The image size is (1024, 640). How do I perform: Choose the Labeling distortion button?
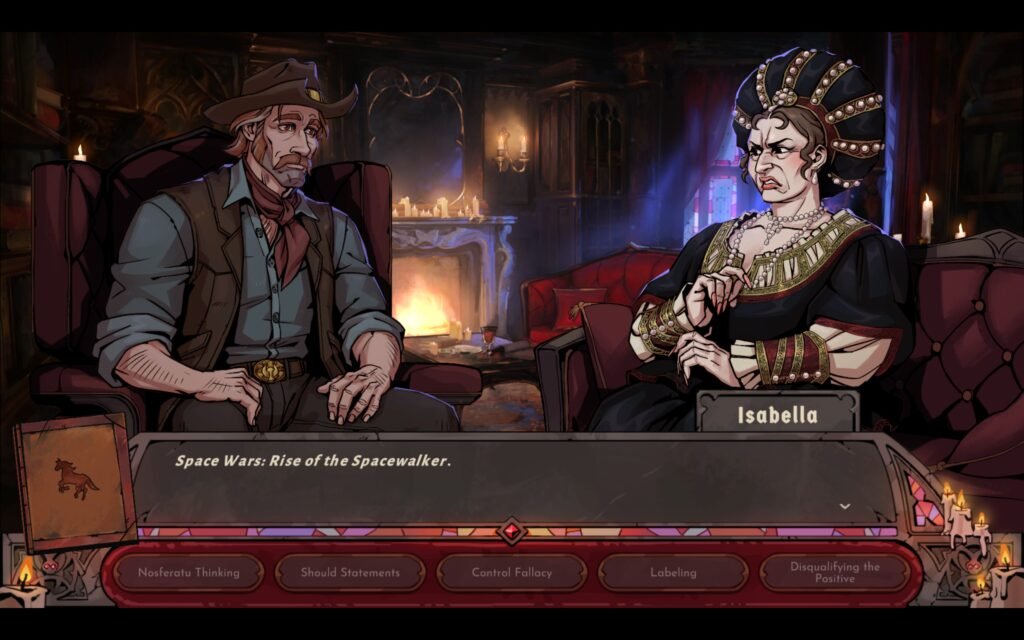(673, 573)
